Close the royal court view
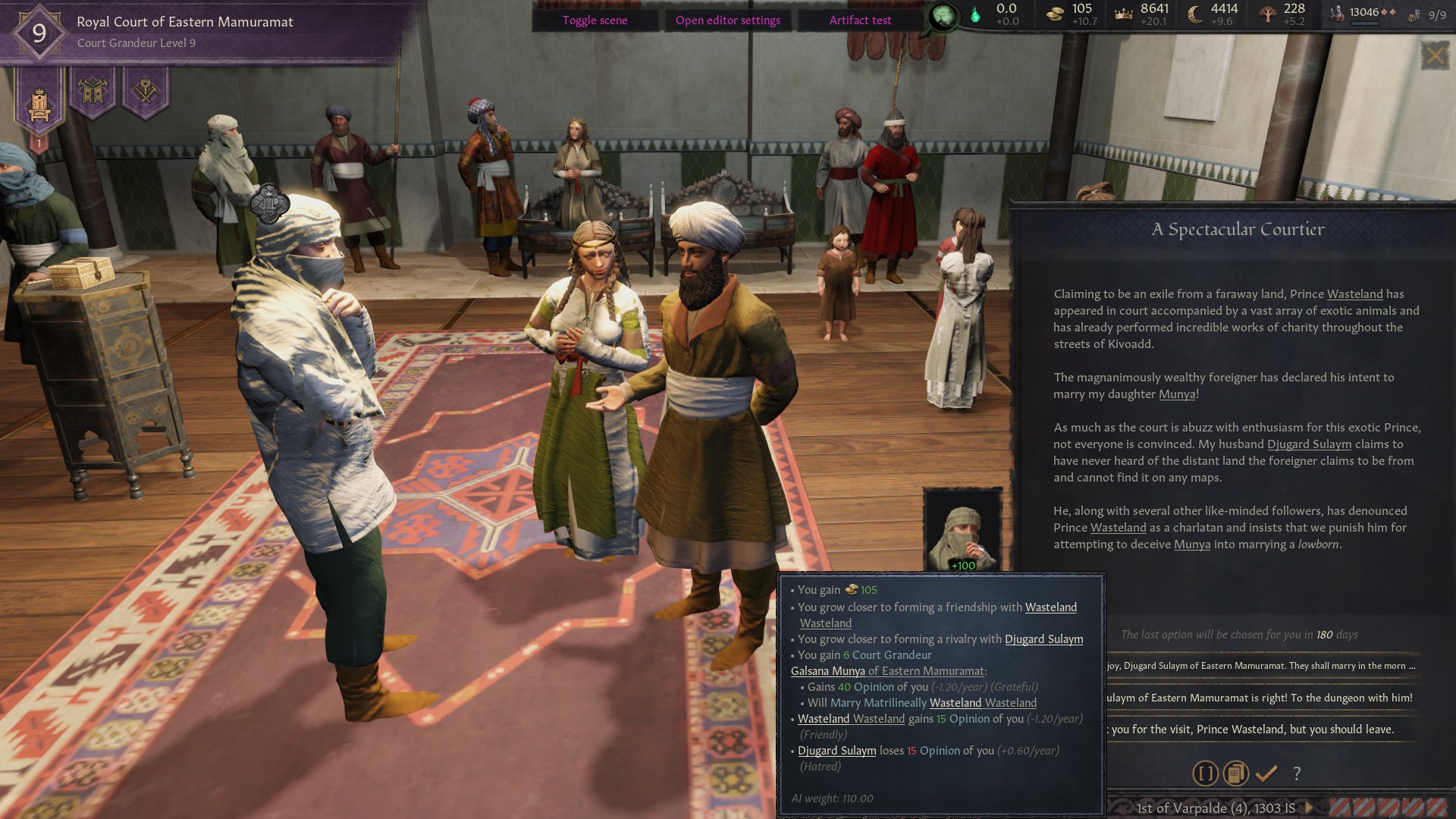This screenshot has height=819, width=1456. coord(1435,55)
